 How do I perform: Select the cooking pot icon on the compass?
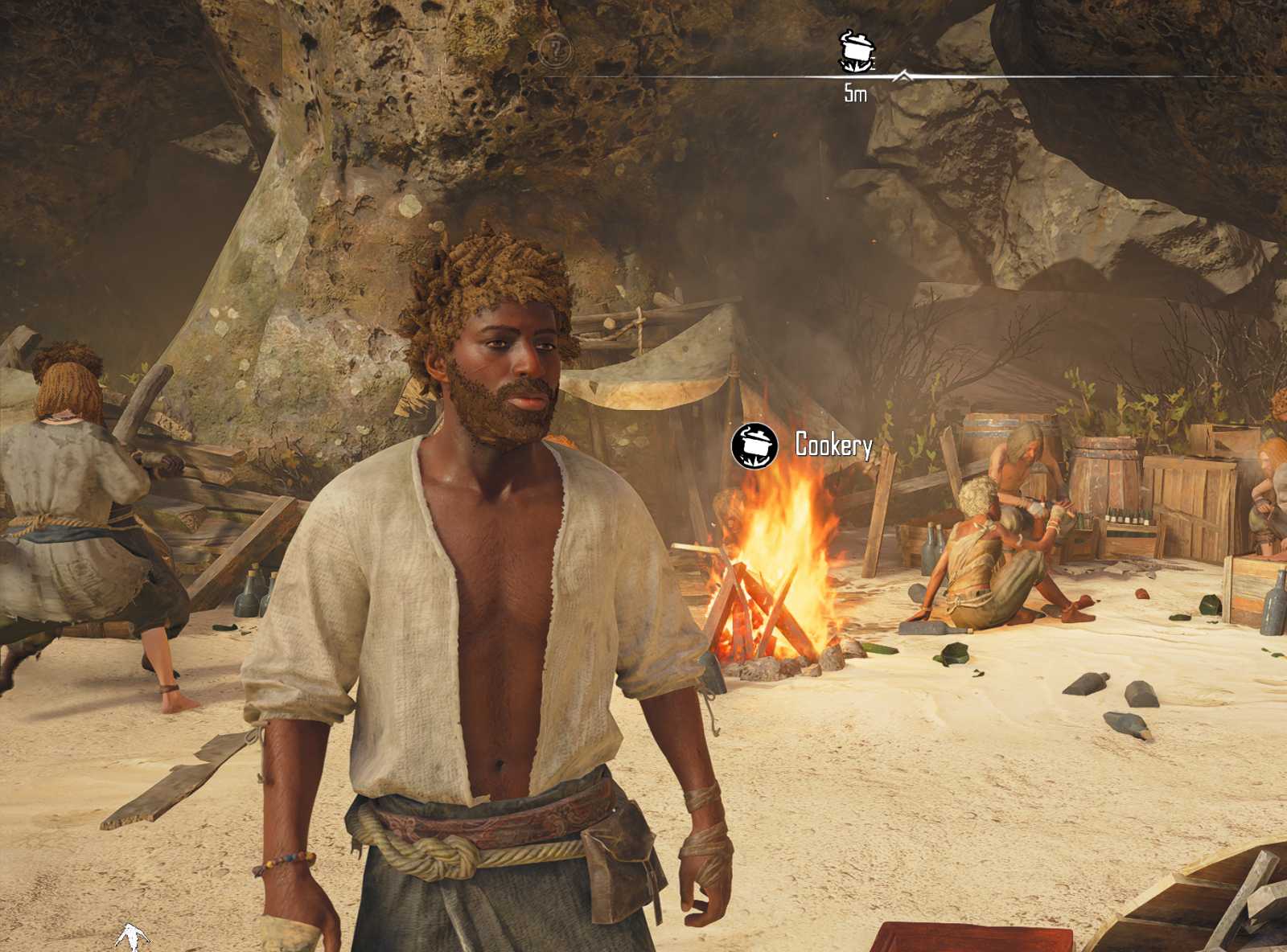coord(855,51)
